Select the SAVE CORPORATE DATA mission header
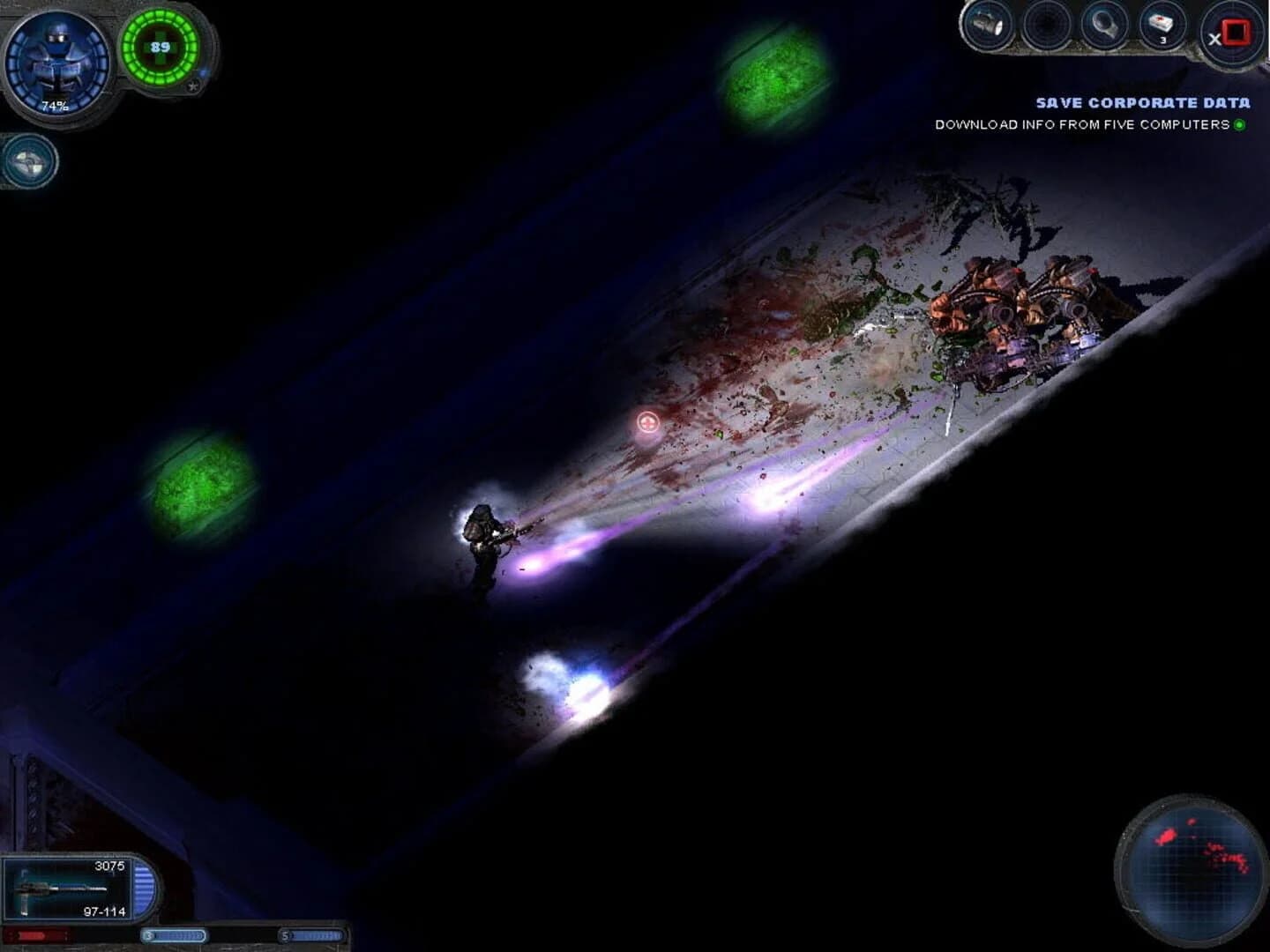 pyautogui.click(x=1143, y=103)
